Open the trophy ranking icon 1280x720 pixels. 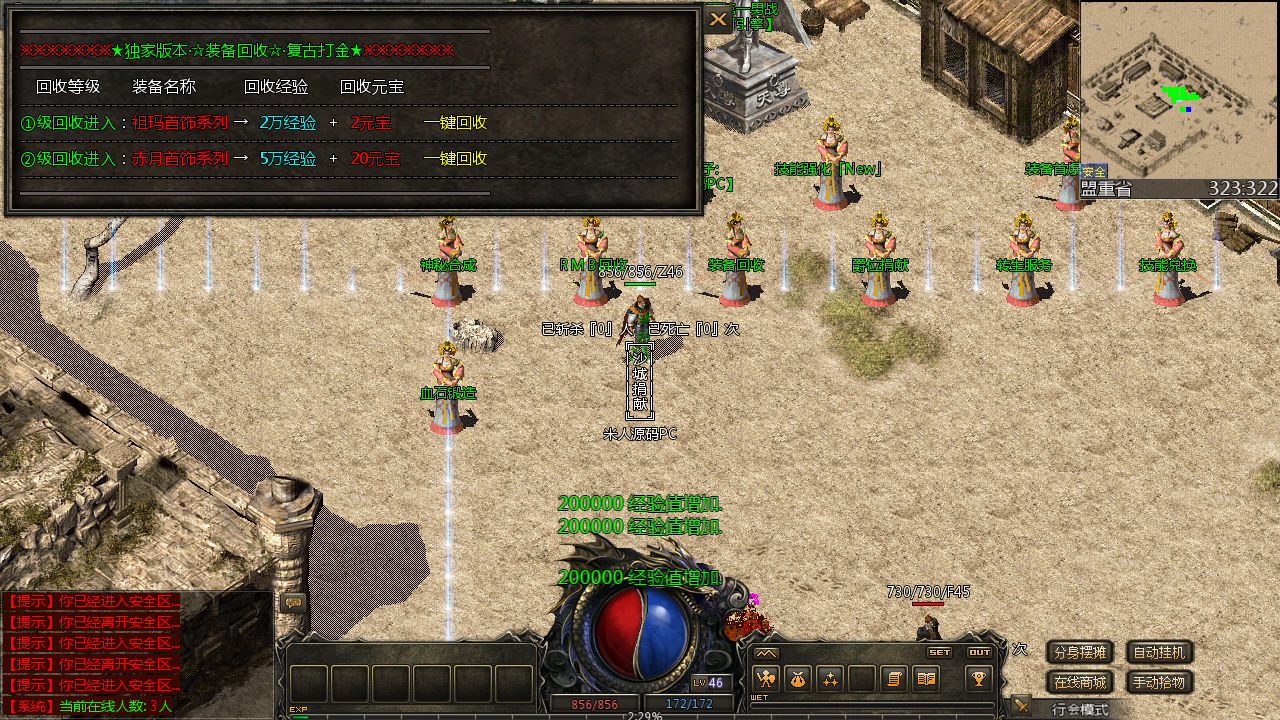(x=979, y=679)
